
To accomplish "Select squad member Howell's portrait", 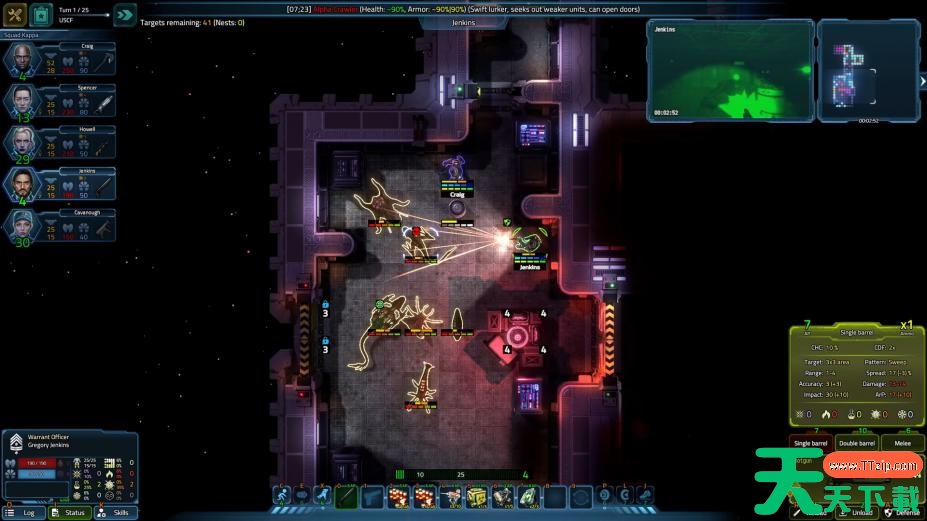I will (x=23, y=142).
